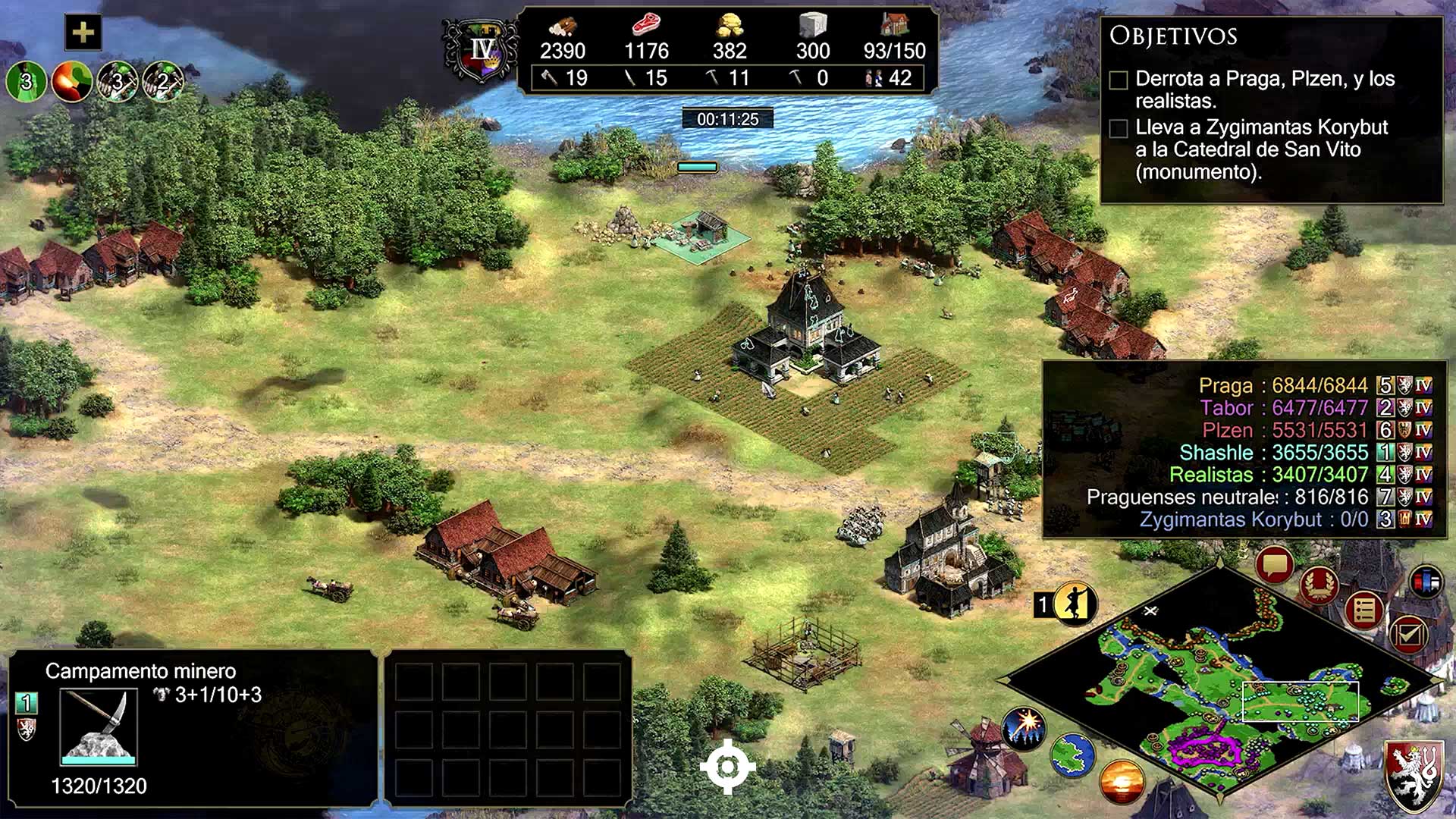Click the orange fire notification icon
1456x819 pixels.
[72, 80]
